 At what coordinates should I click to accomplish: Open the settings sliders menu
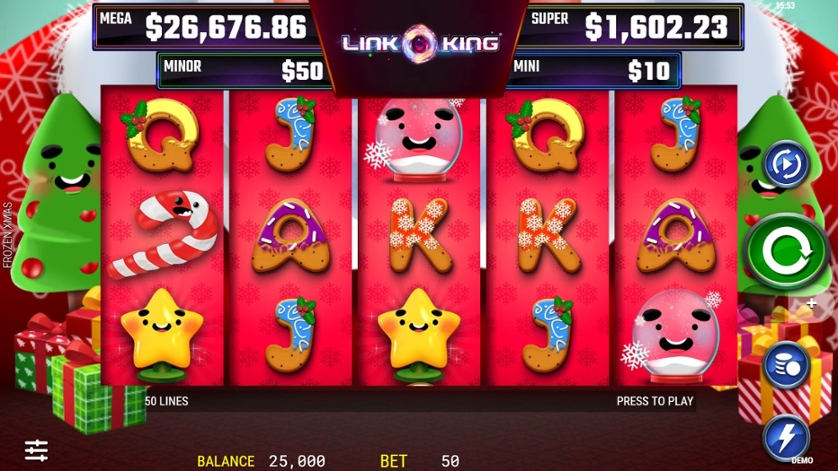37,450
